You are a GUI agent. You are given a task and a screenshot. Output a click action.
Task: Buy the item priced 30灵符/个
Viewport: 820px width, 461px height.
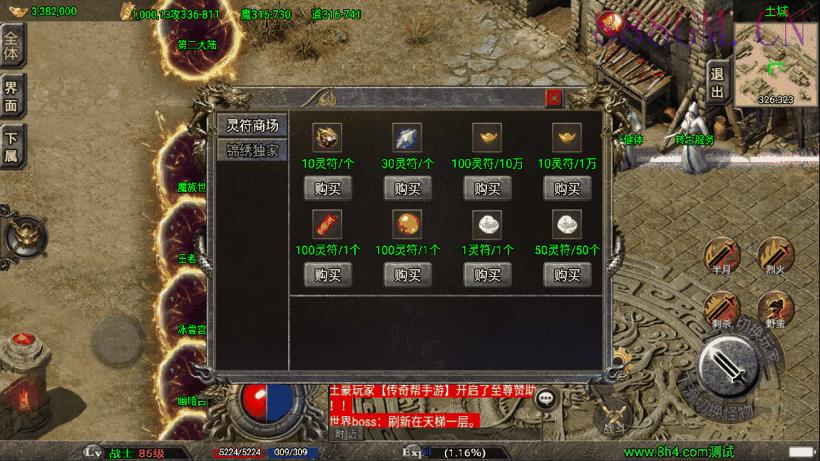pyautogui.click(x=408, y=188)
